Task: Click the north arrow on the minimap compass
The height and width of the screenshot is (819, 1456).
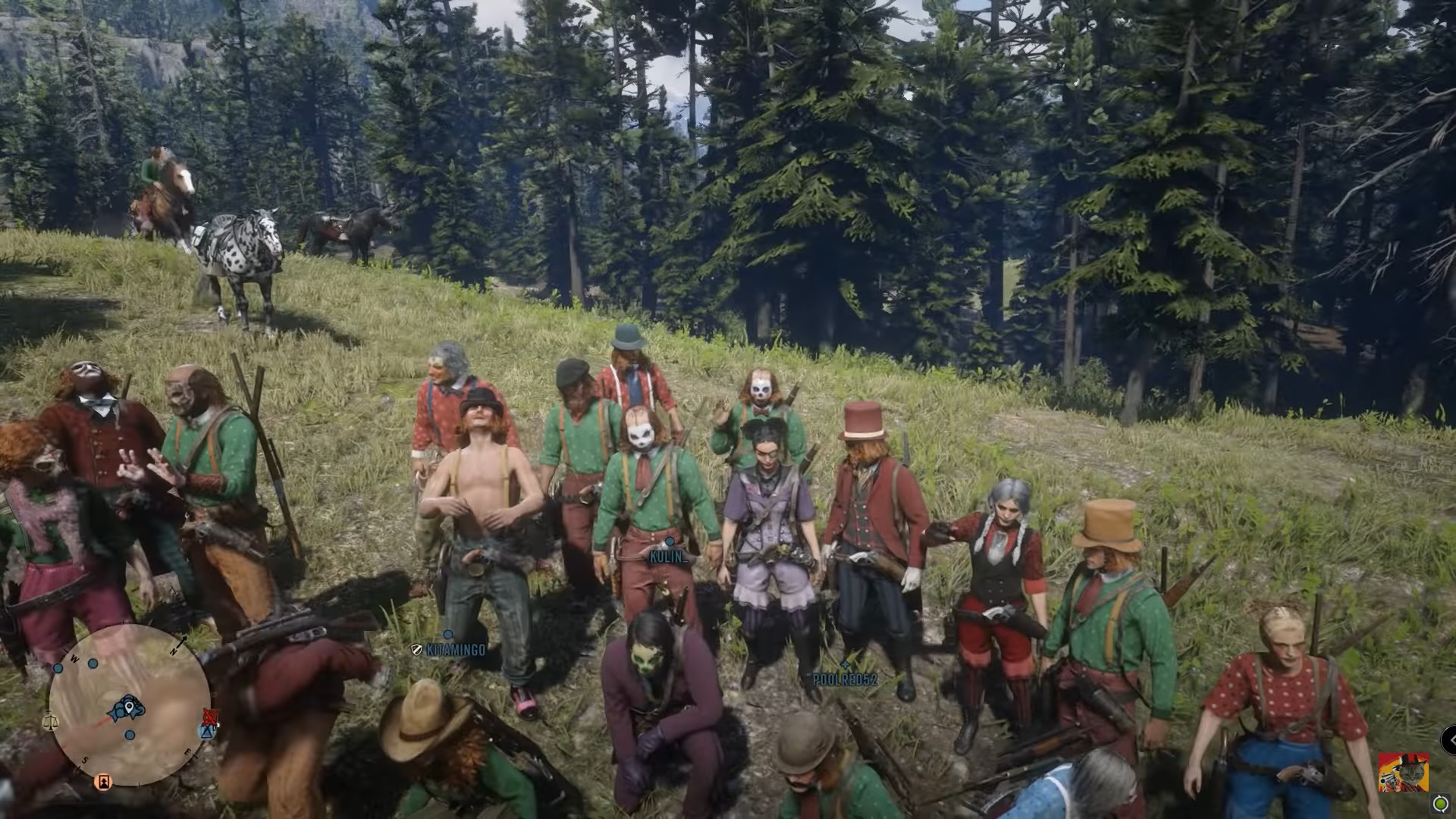Action: pyautogui.click(x=180, y=642)
